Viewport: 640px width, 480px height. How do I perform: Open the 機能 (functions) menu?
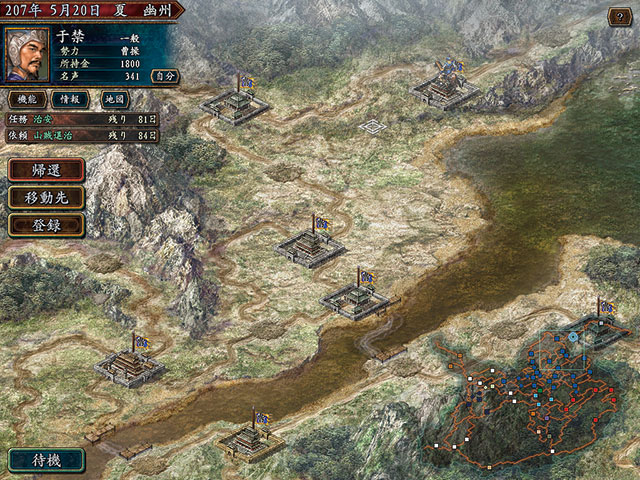point(26,100)
